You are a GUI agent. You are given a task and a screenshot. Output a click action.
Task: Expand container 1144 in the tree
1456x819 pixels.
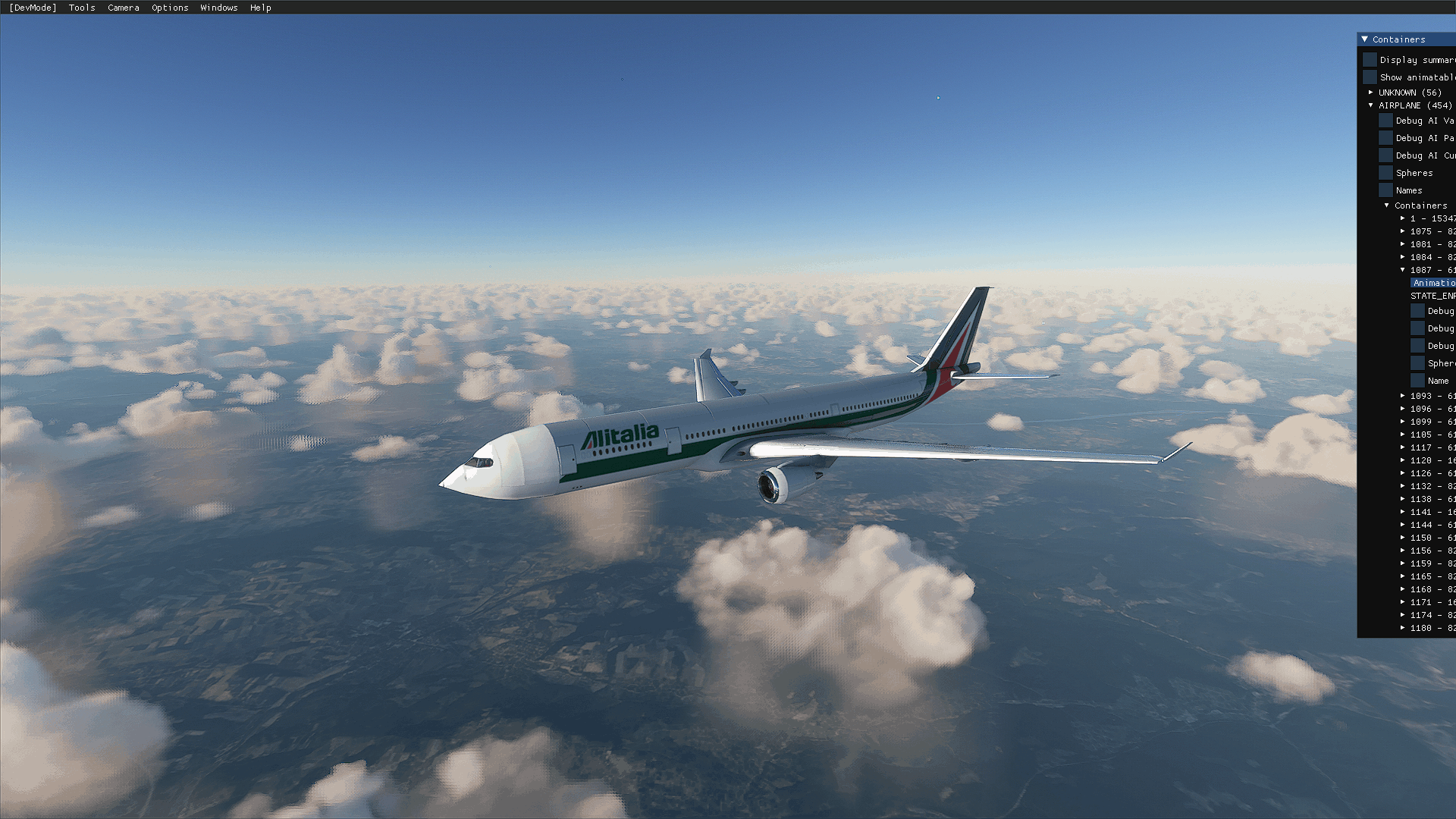[x=1403, y=525]
